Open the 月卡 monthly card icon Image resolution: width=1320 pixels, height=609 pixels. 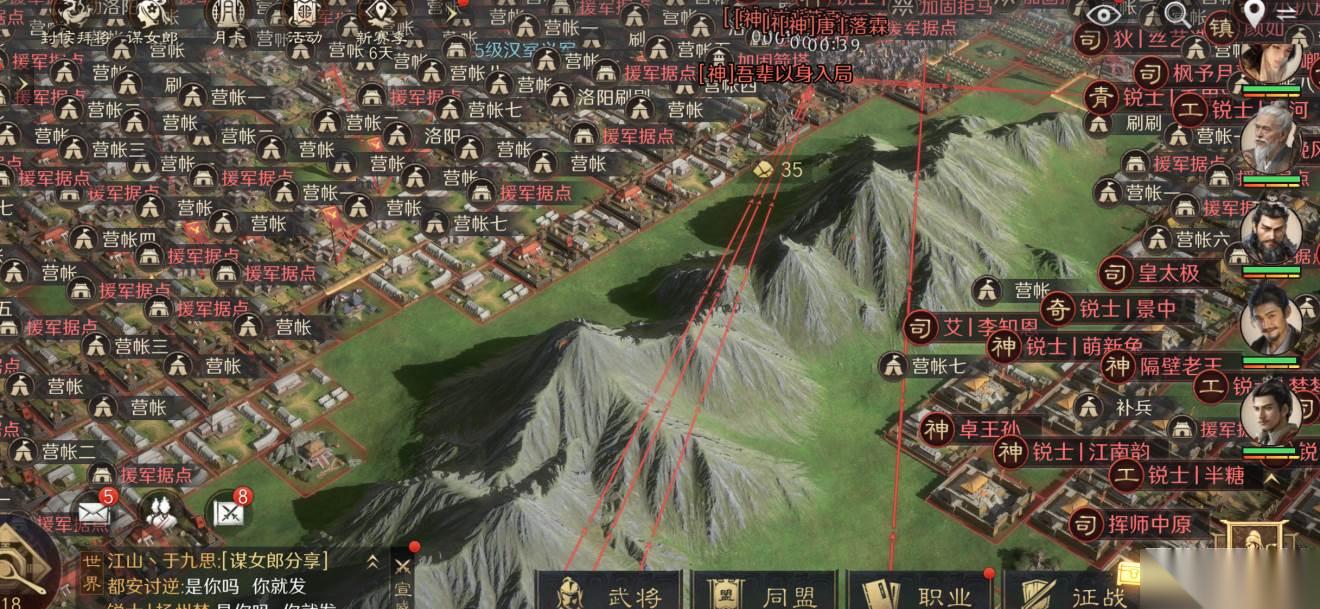(x=228, y=16)
